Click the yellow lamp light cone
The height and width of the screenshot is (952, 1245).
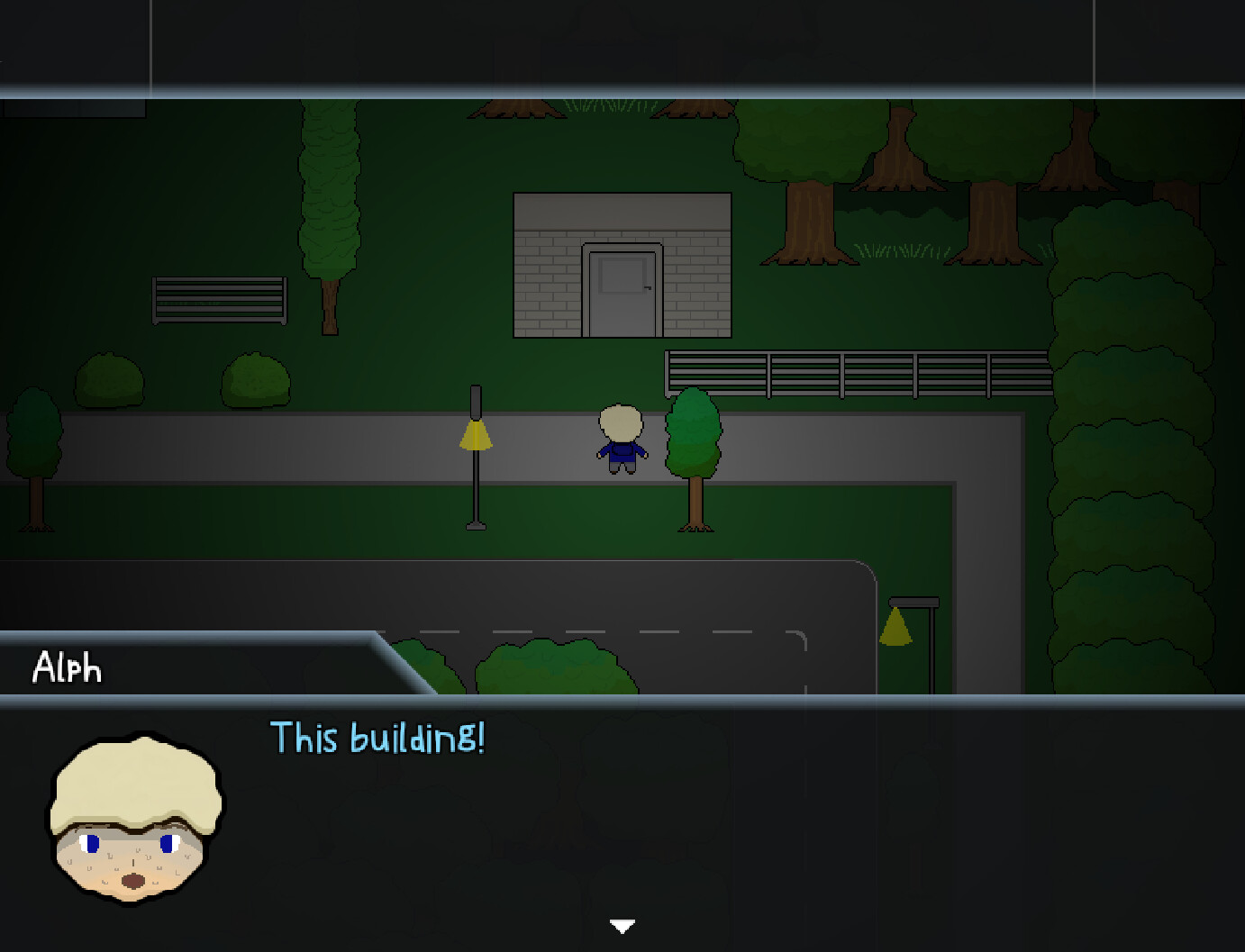tap(475, 435)
